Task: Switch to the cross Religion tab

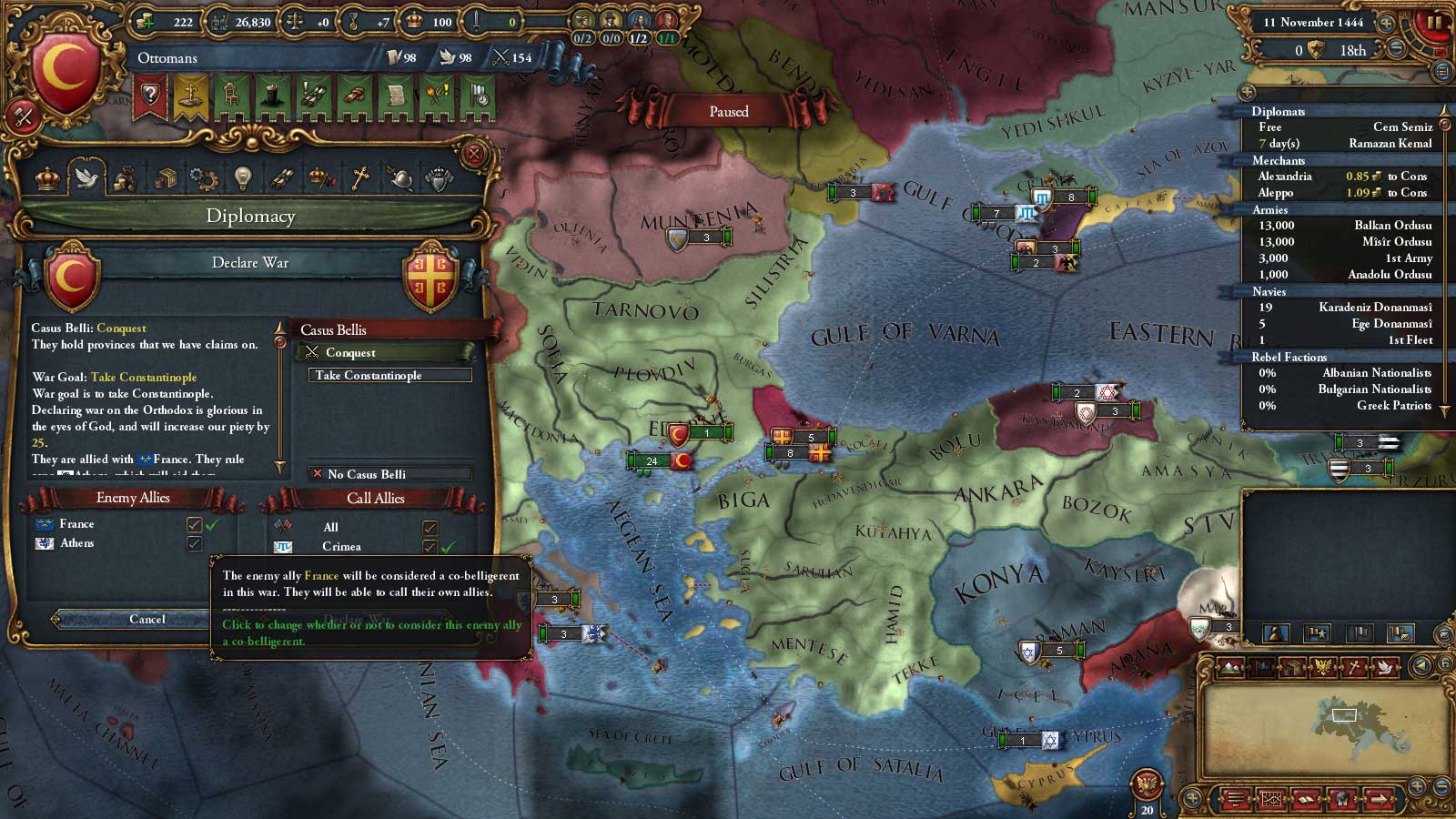Action: pyautogui.click(x=360, y=178)
